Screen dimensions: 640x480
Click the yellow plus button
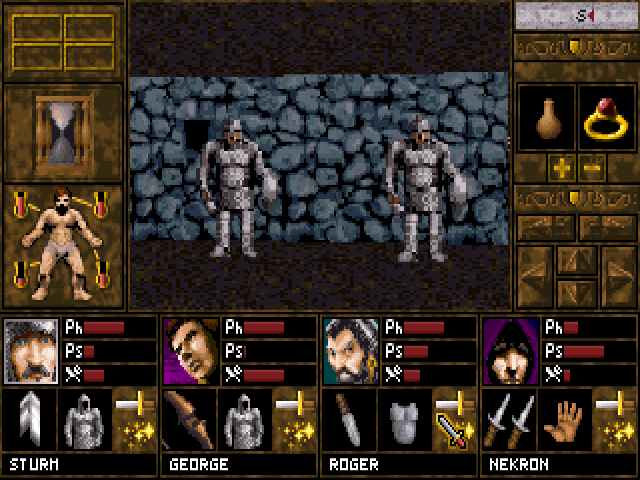560,165
